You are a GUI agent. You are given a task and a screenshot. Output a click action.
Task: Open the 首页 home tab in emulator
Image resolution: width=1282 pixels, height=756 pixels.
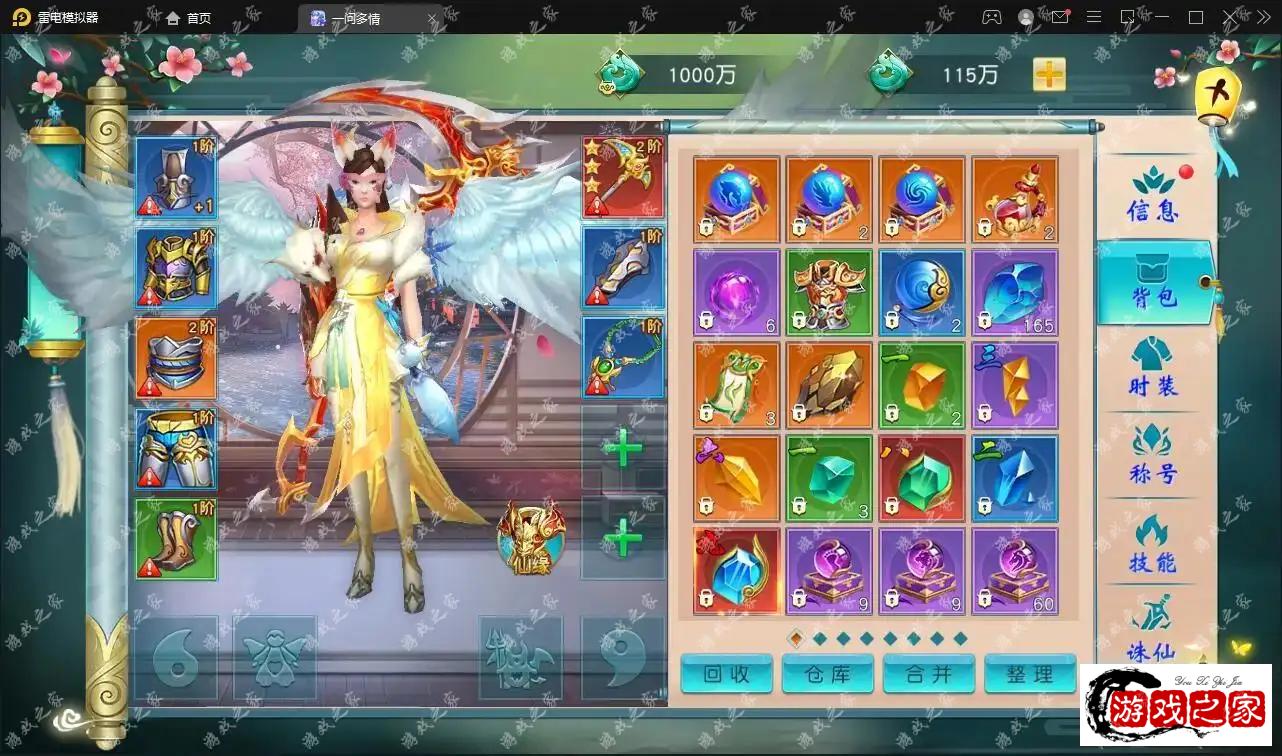pyautogui.click(x=189, y=18)
